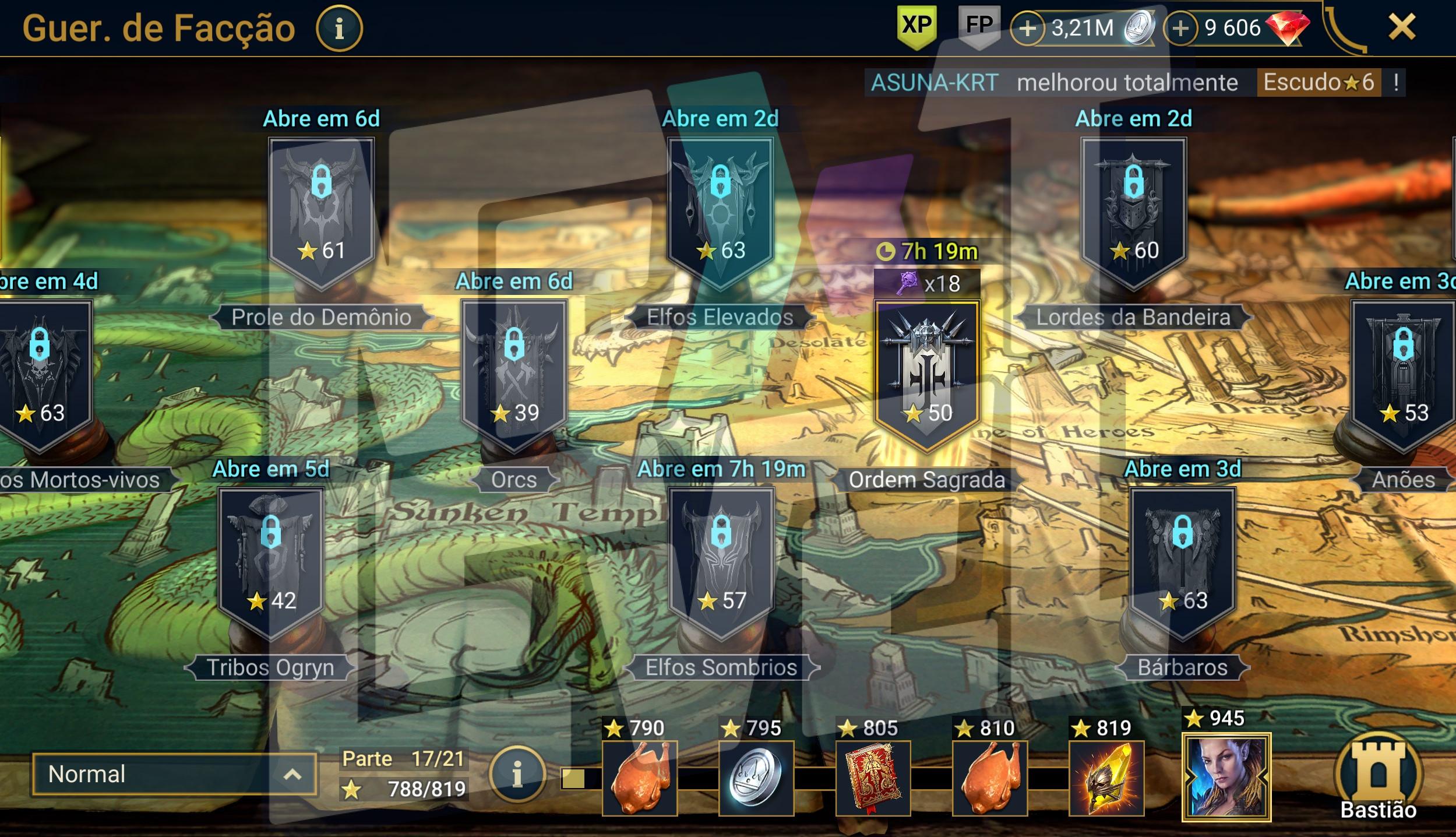Select the locked Elfos Sombrios banner

point(721,561)
